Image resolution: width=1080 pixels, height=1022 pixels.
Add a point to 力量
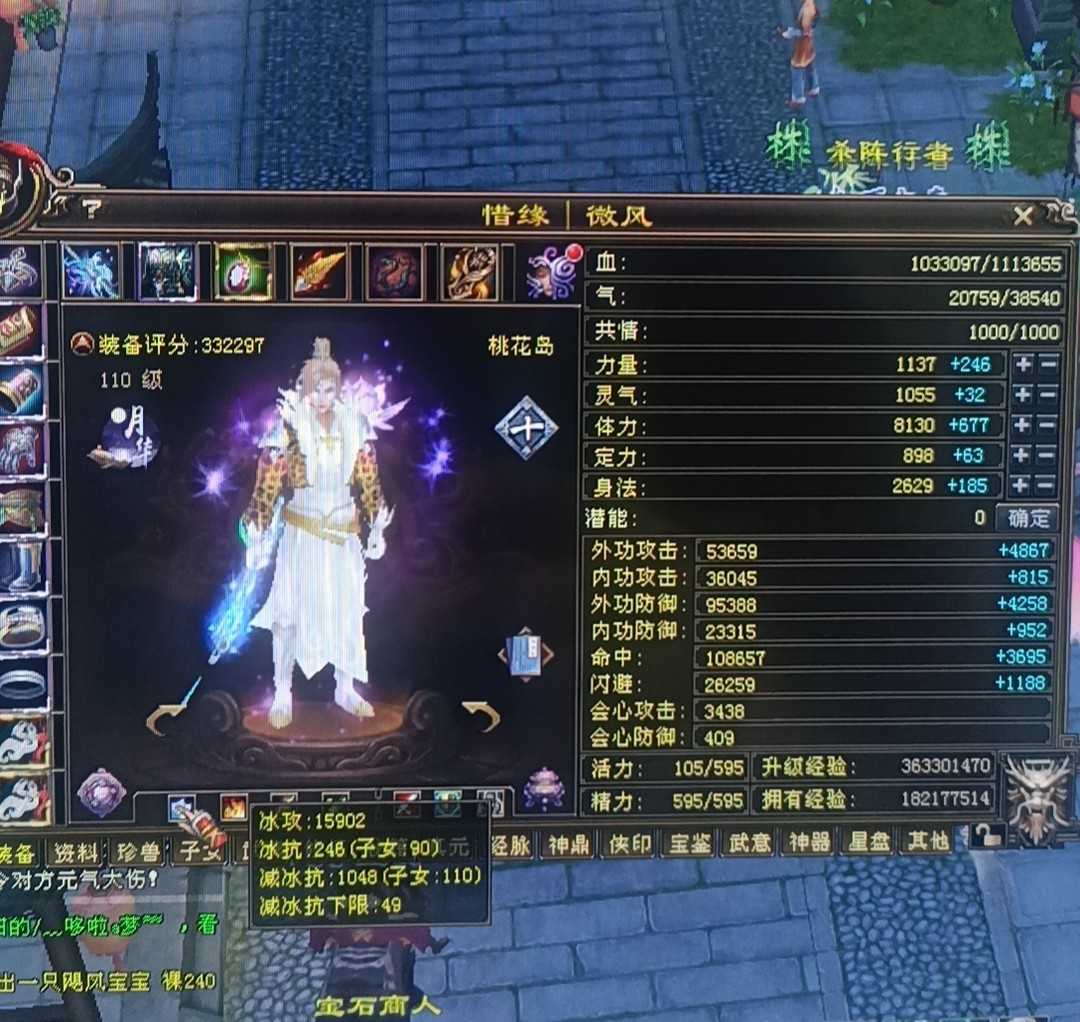pyautogui.click(x=1022, y=364)
